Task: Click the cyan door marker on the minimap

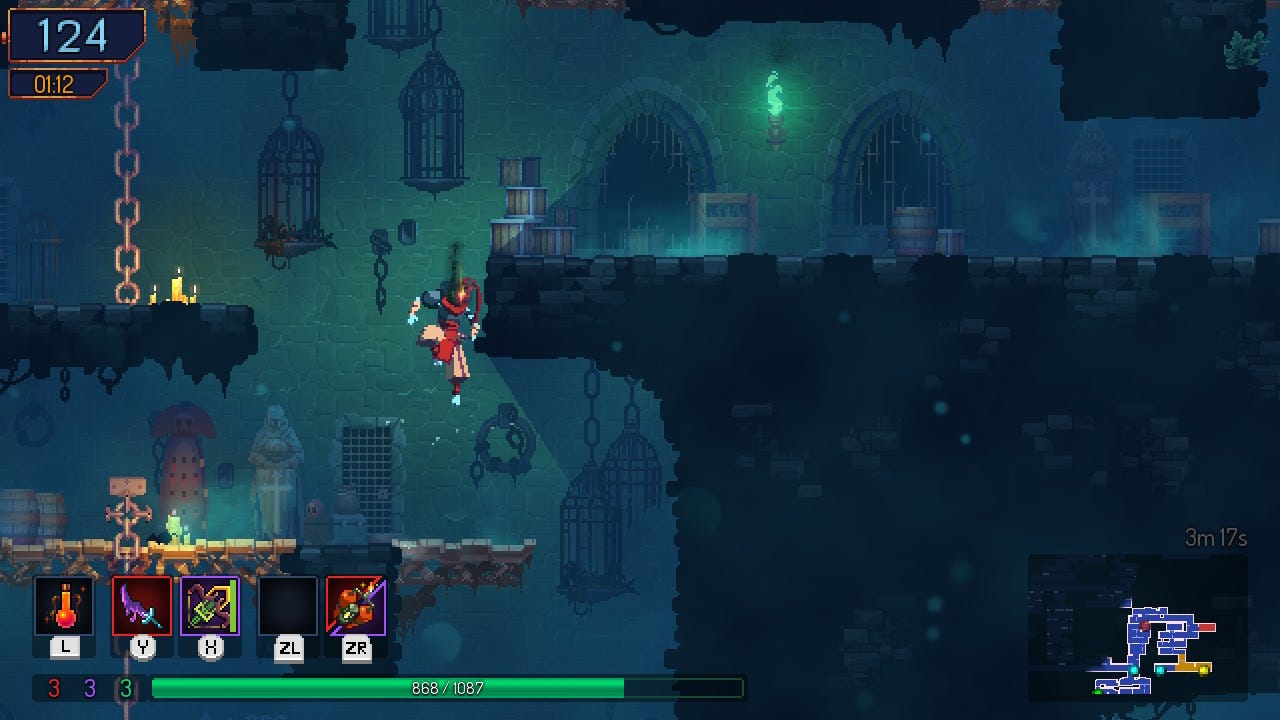Action: pyautogui.click(x=1134, y=669)
